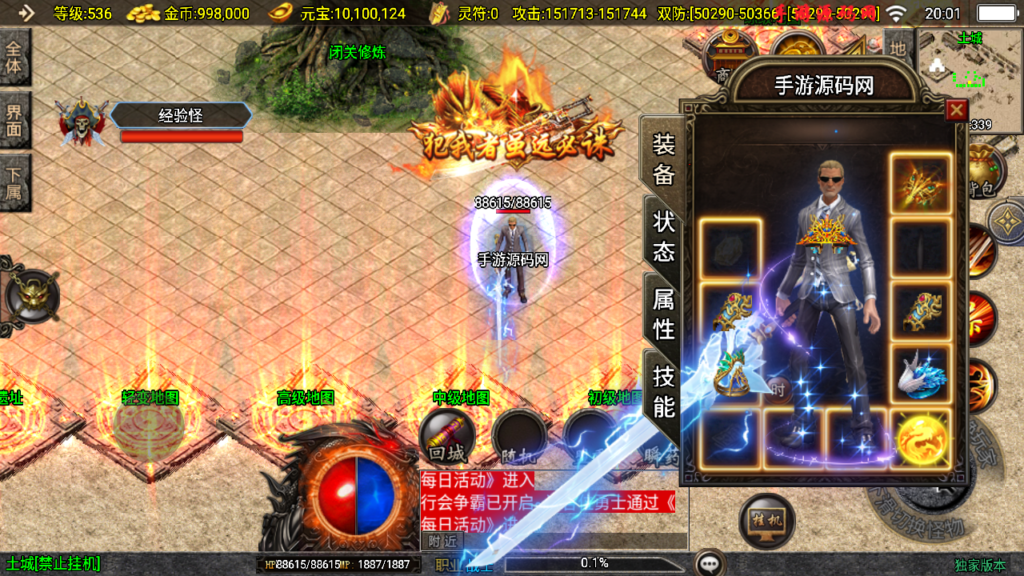Screen dimensions: 1024x576
Task: Switch to the 装备 equipment tab
Action: point(664,160)
